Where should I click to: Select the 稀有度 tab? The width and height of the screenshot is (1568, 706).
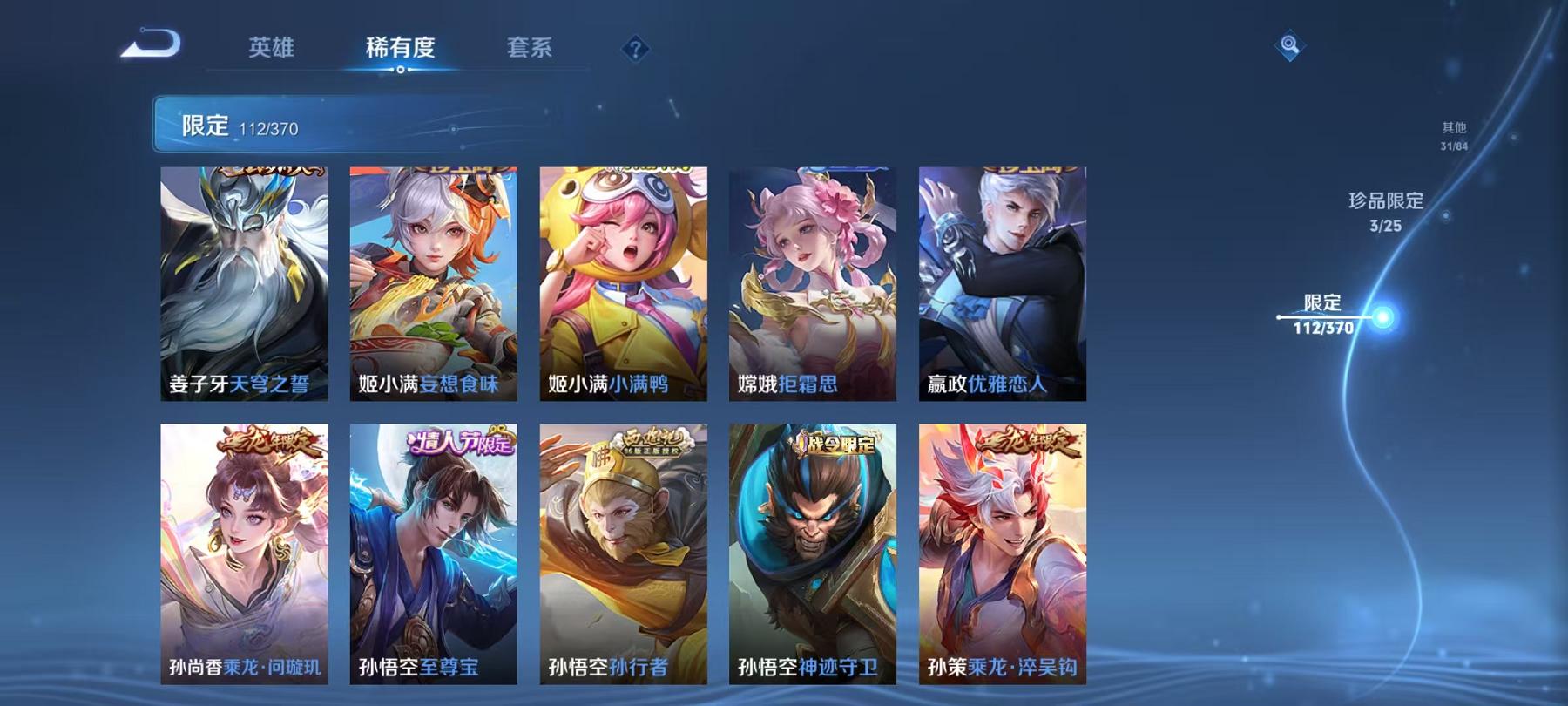coord(400,50)
